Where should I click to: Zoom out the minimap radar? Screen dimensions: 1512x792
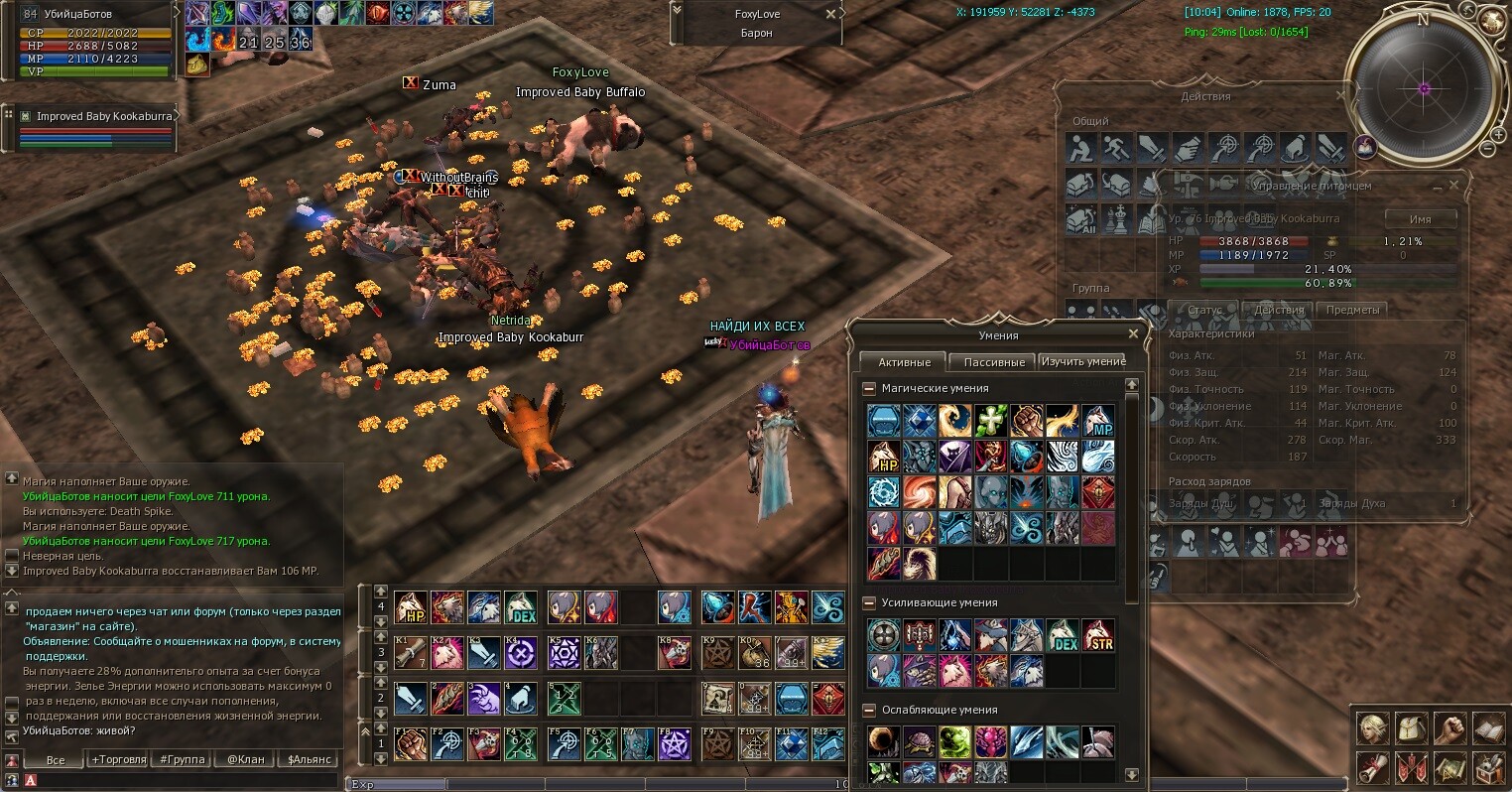click(1485, 149)
